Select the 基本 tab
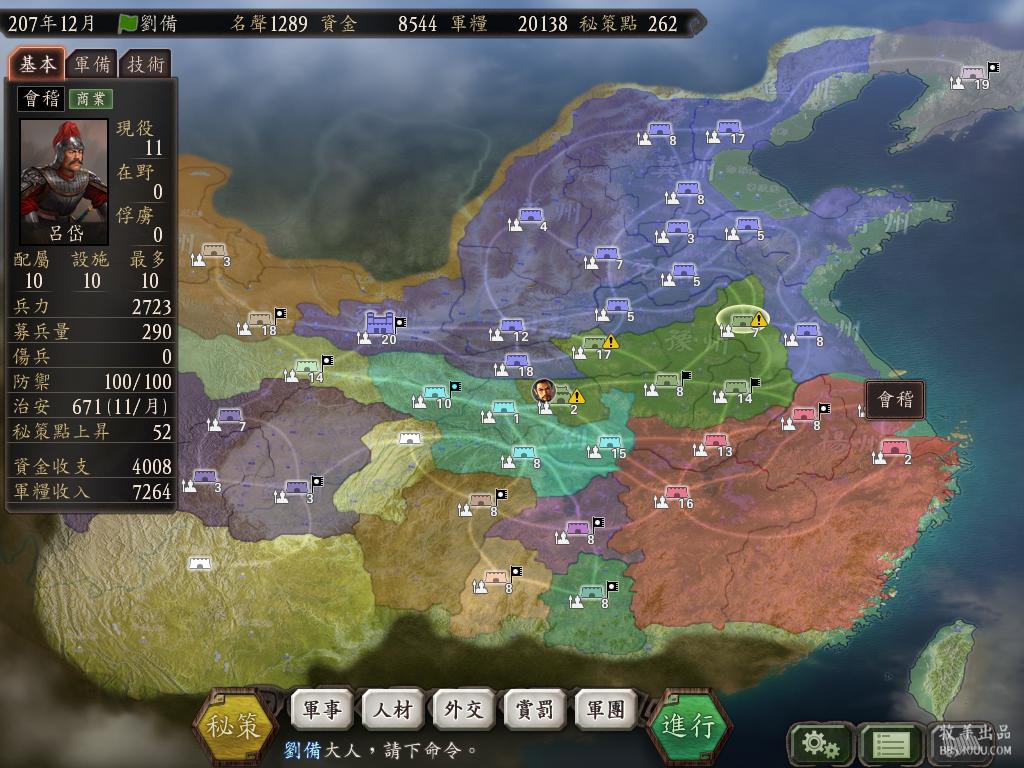This screenshot has height=768, width=1024. pos(38,65)
